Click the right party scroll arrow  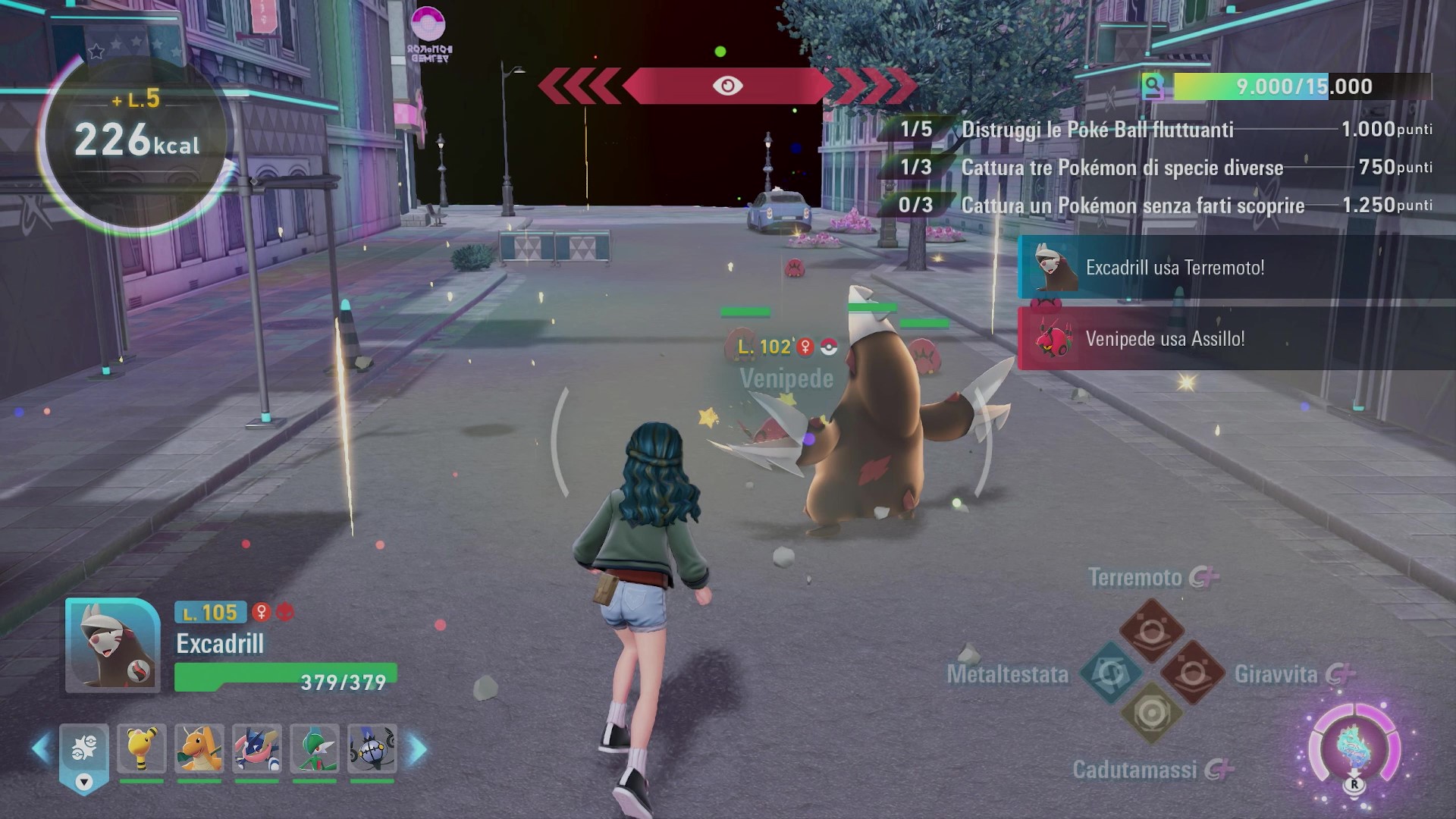418,749
